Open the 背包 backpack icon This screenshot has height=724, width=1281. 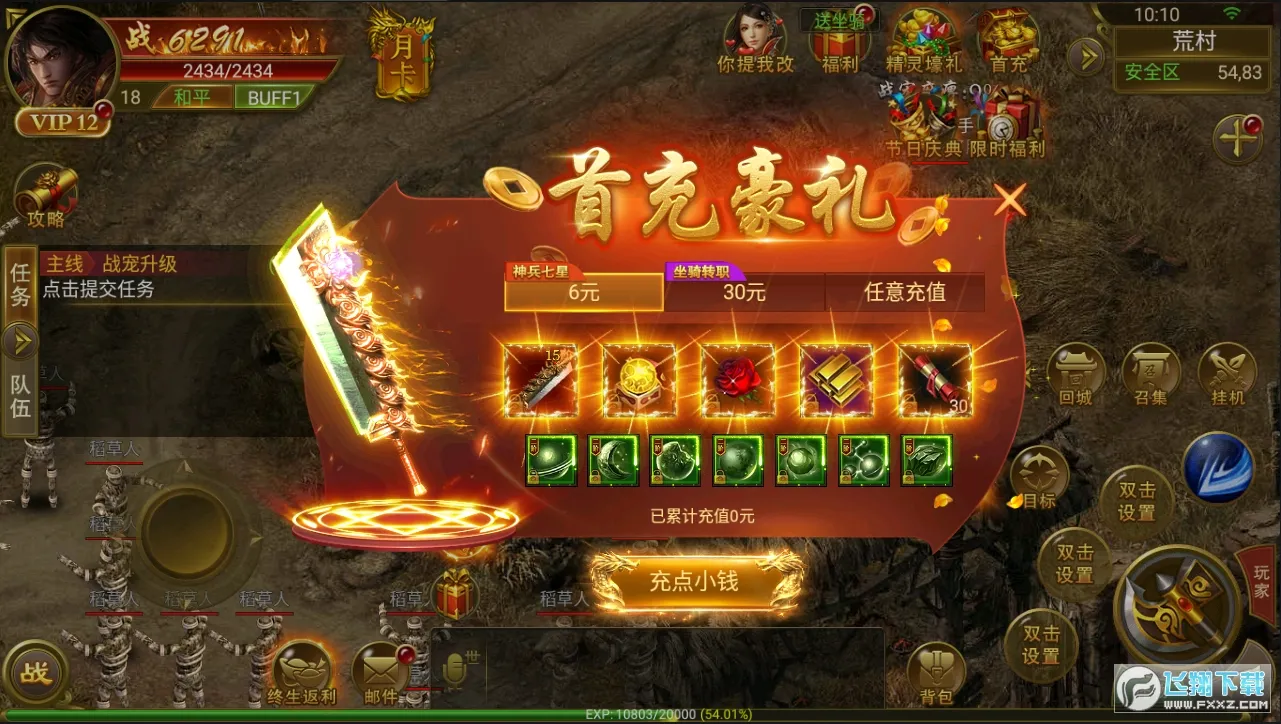tap(938, 670)
